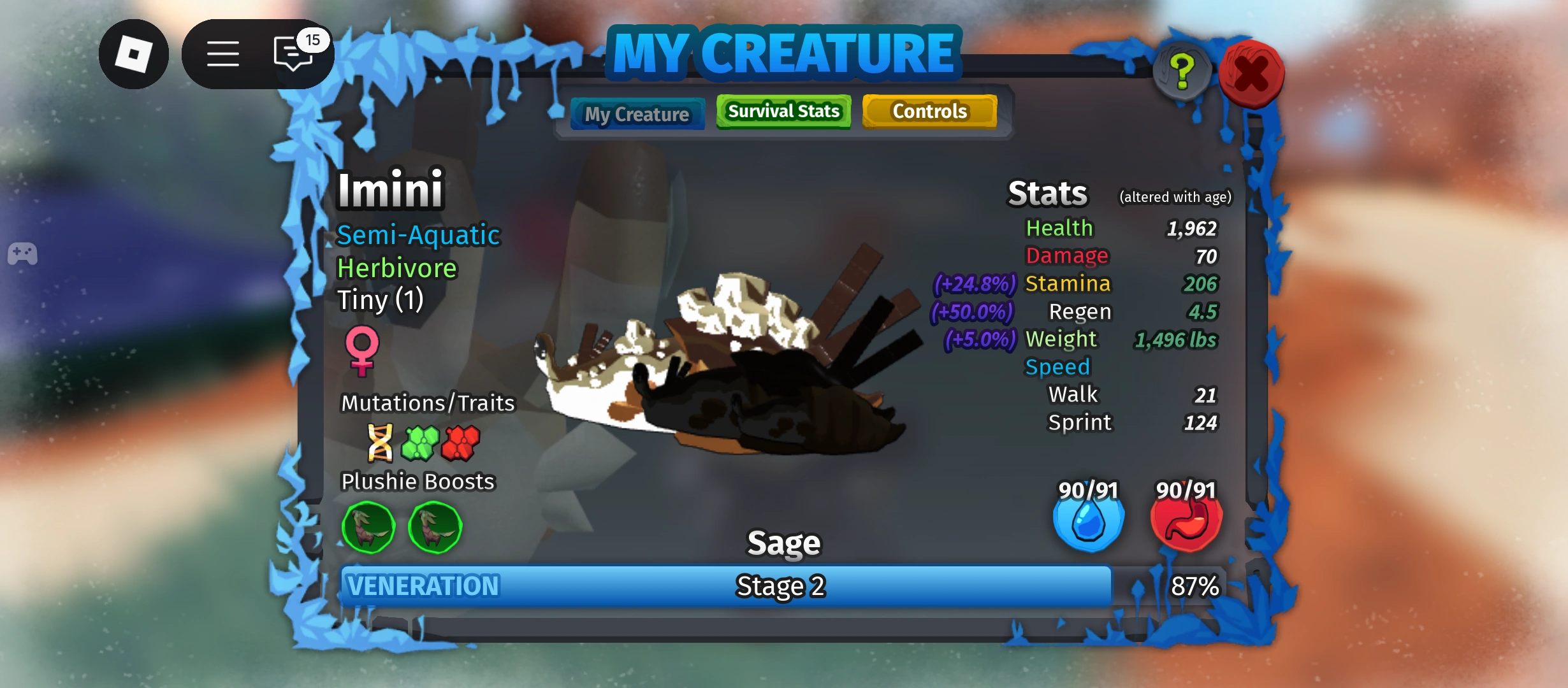Screen dimensions: 1568x688
Task: Click the female gender symbol
Action: 362,351
